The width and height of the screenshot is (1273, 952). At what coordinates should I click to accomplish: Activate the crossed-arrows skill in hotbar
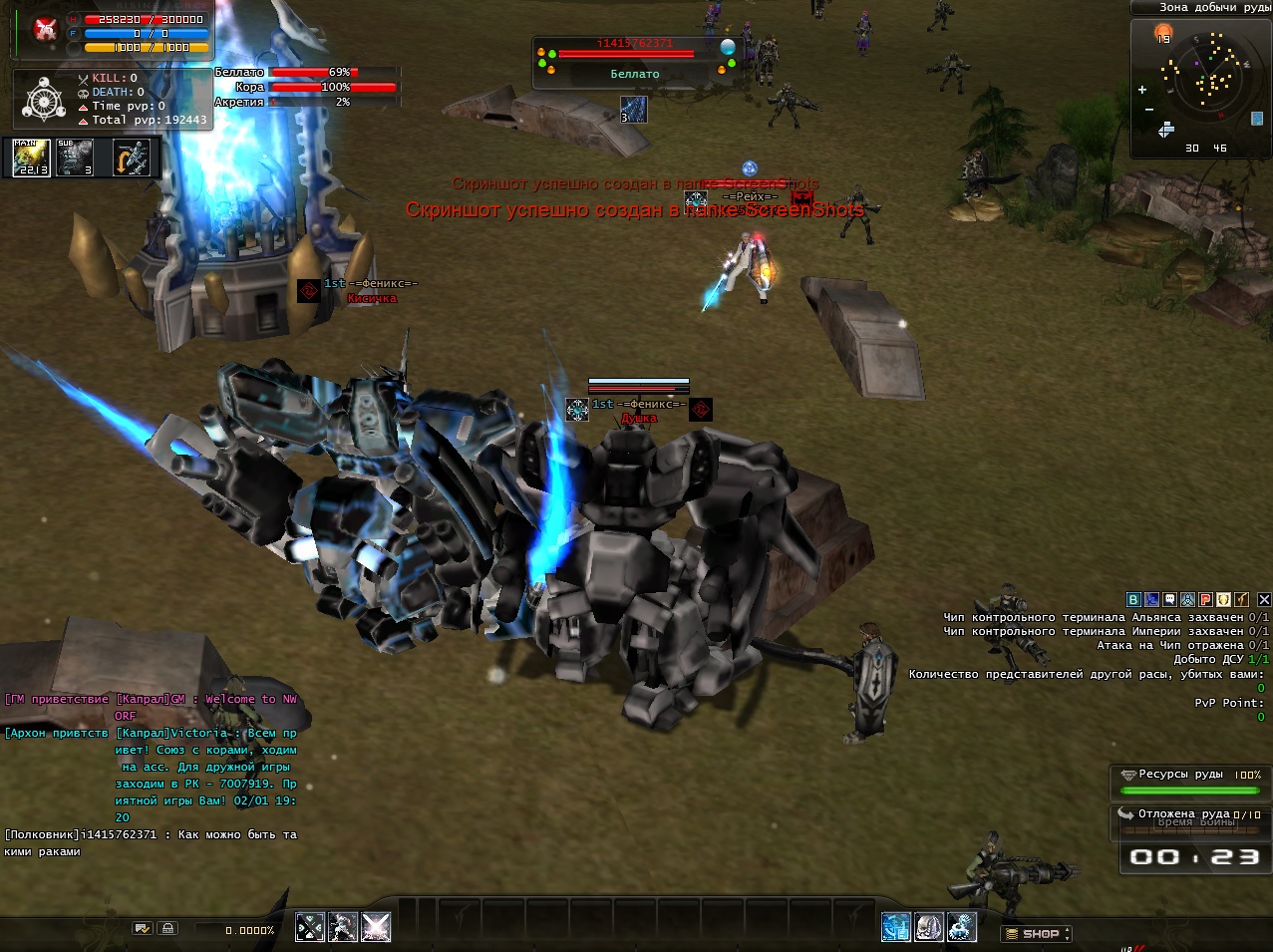pos(310,927)
